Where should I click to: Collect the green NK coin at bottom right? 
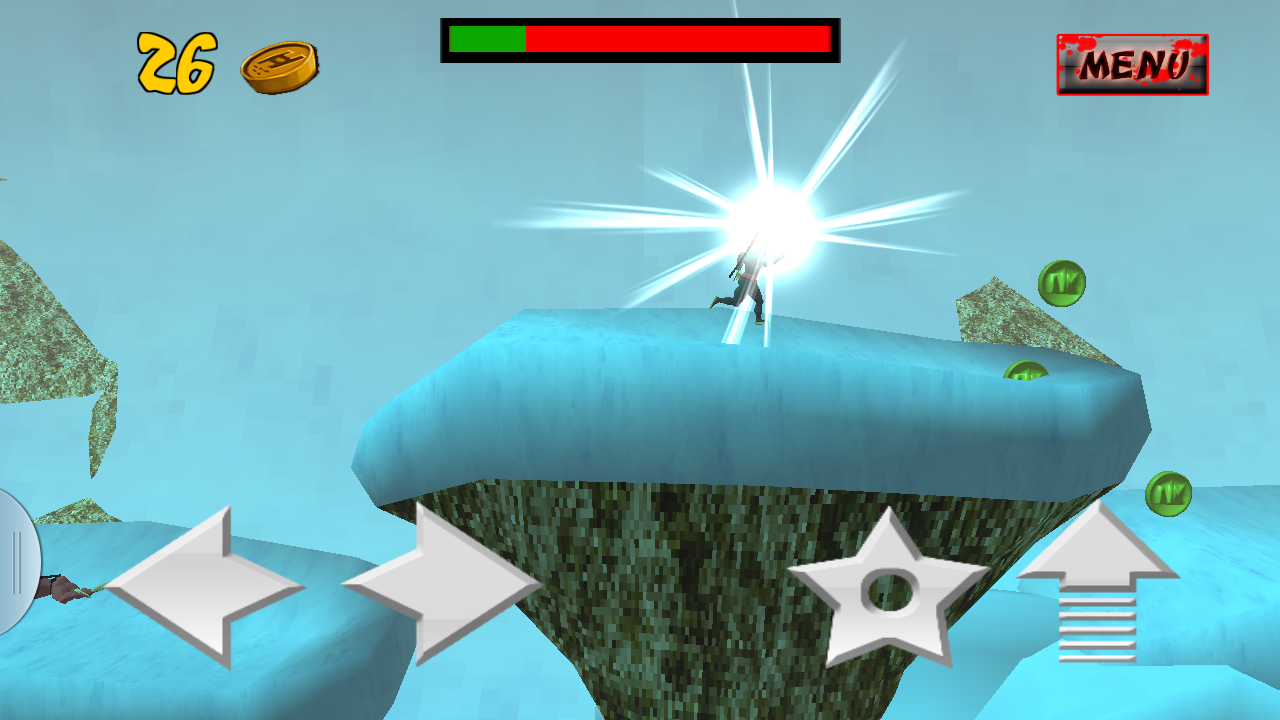(1168, 492)
